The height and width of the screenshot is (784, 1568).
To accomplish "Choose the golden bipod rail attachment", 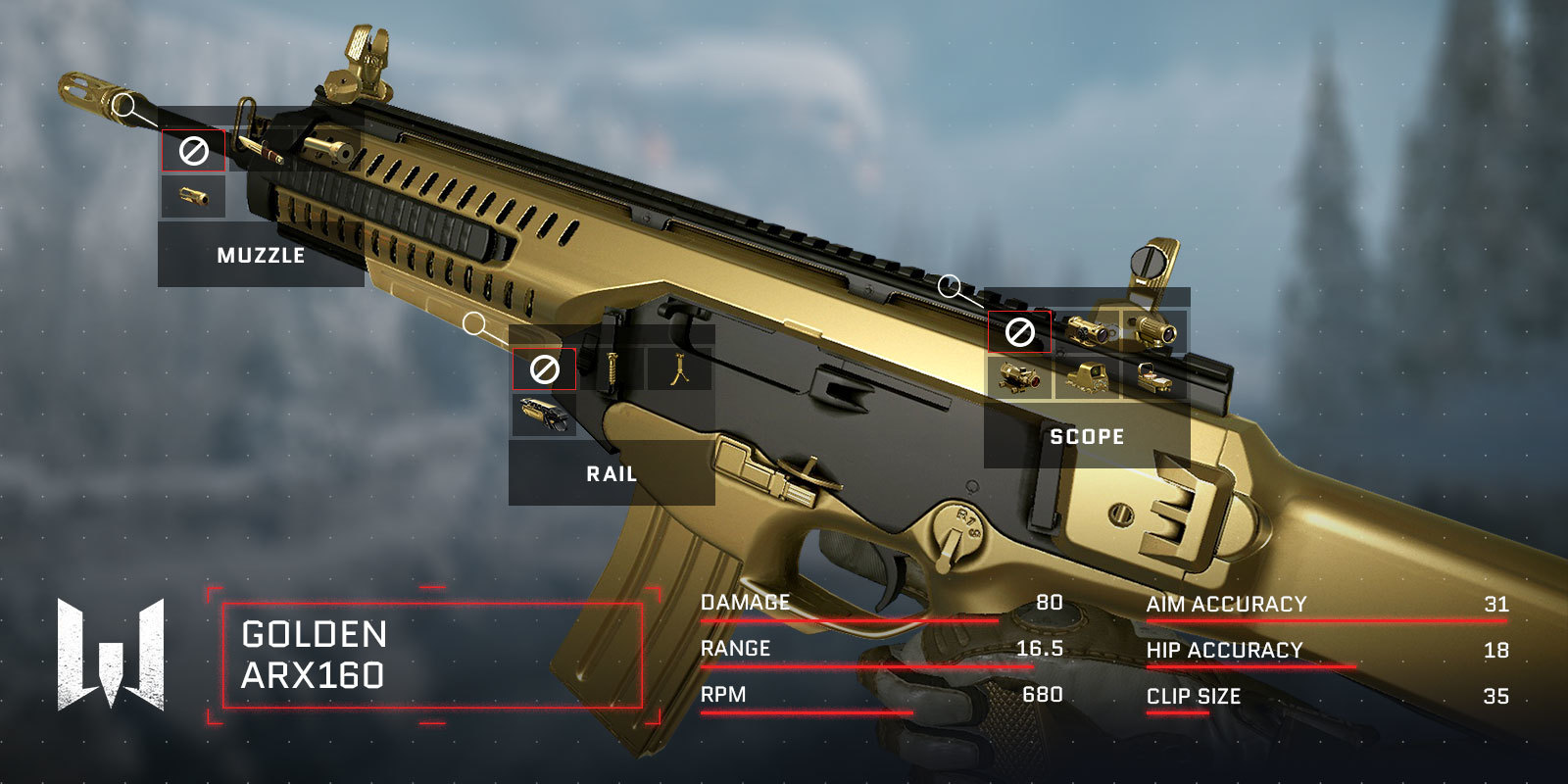I will 678,369.
